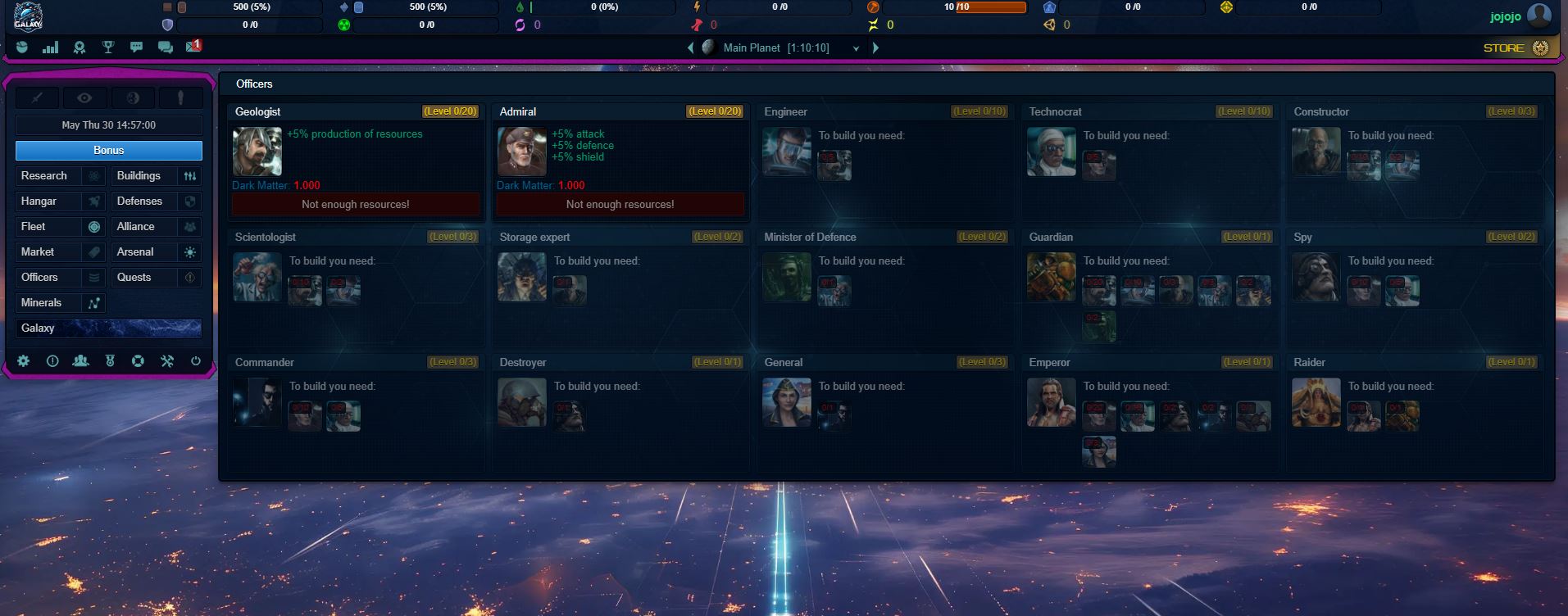Select the Admiral officer portrait
Screen dimensions: 1568x616
tap(522, 152)
